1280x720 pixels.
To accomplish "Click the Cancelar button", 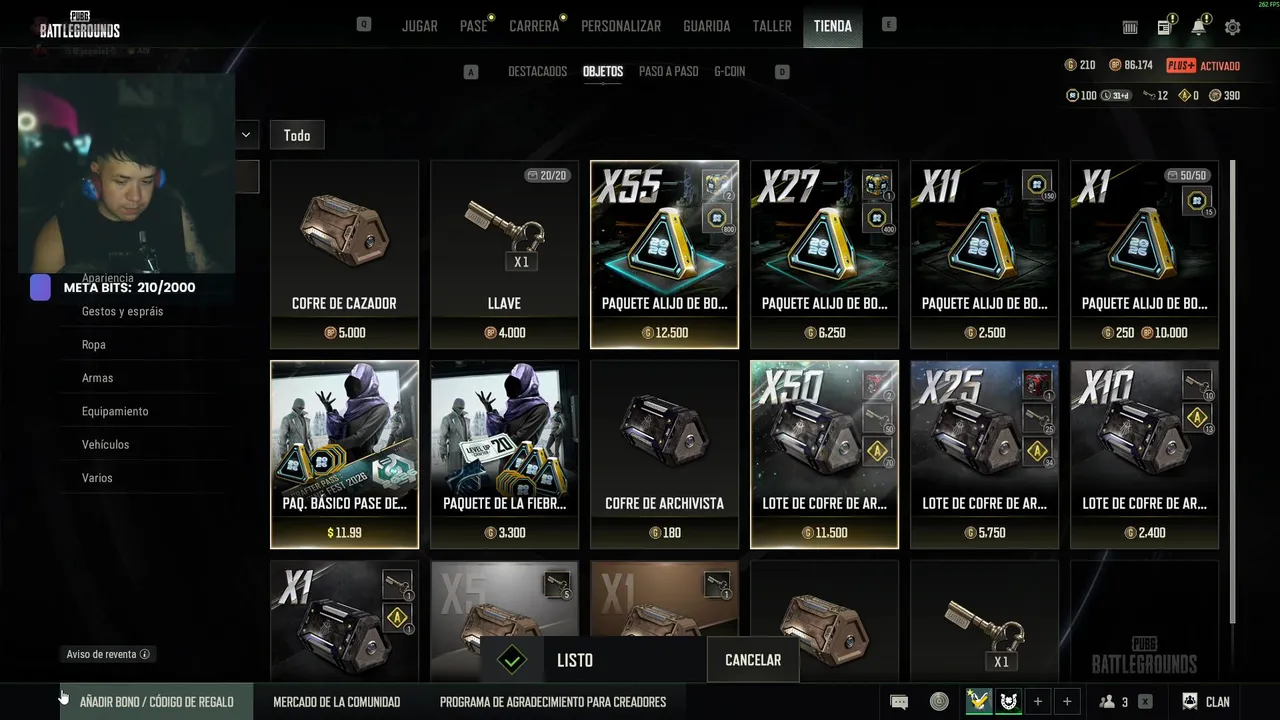I will (x=752, y=660).
